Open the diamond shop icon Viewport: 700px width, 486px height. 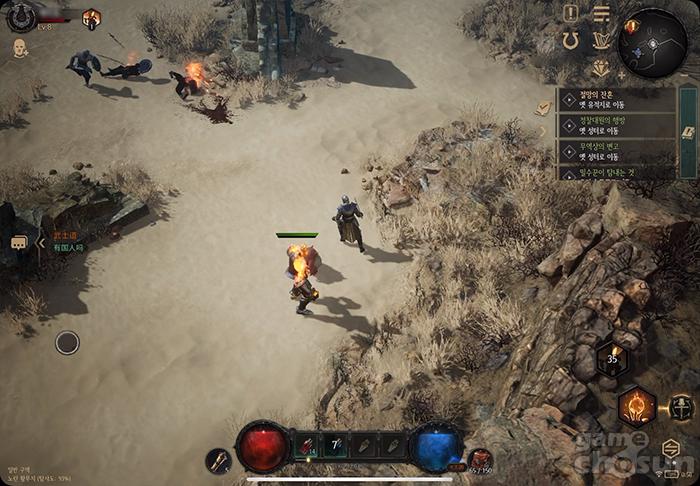click(601, 69)
